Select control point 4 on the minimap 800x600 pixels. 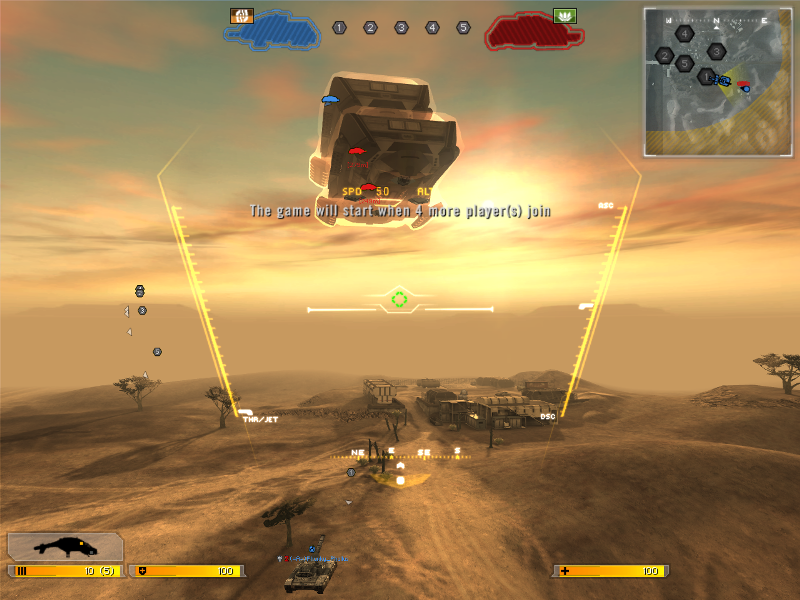[x=684, y=34]
